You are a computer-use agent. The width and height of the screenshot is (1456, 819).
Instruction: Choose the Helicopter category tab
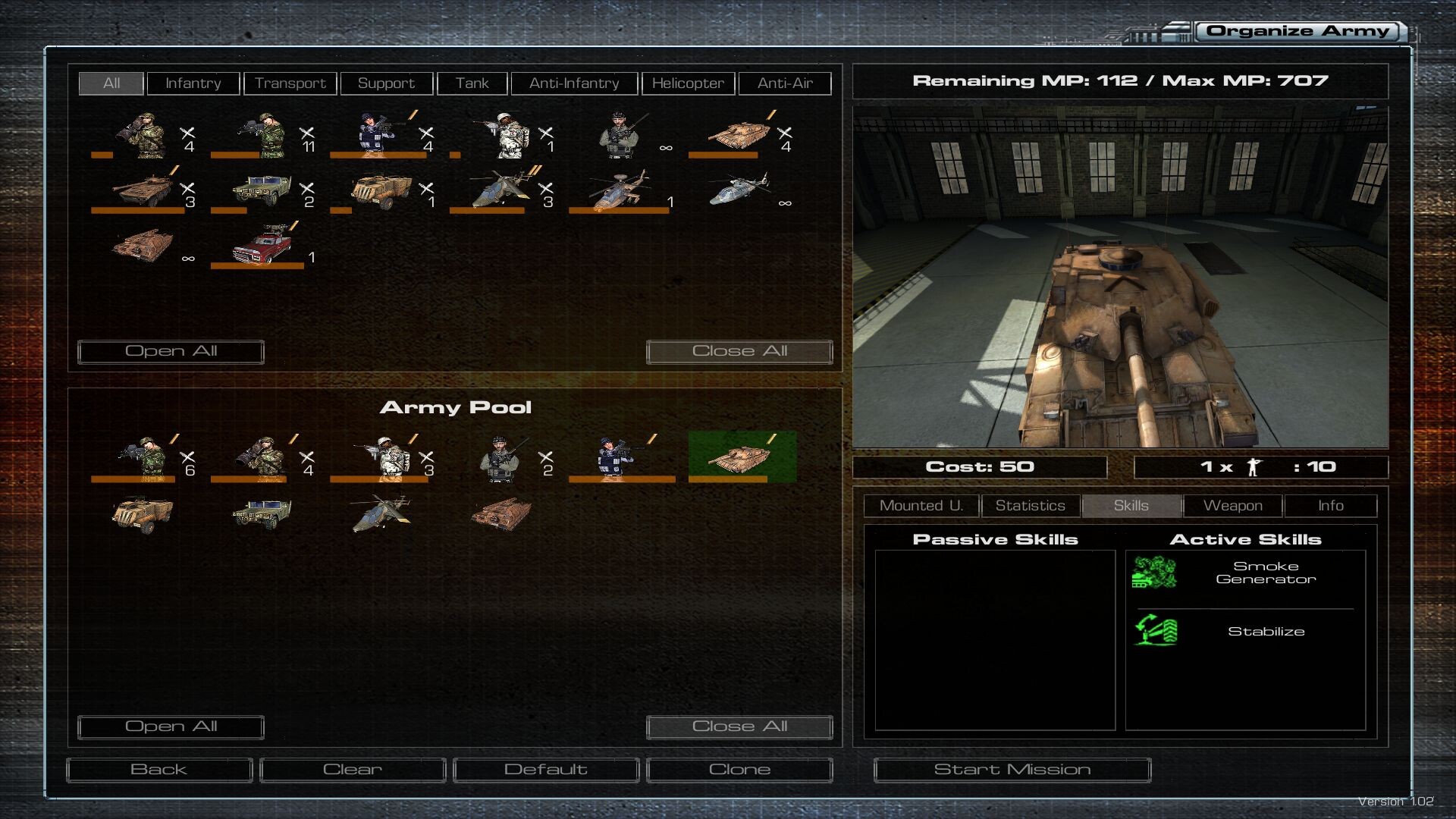[x=688, y=83]
